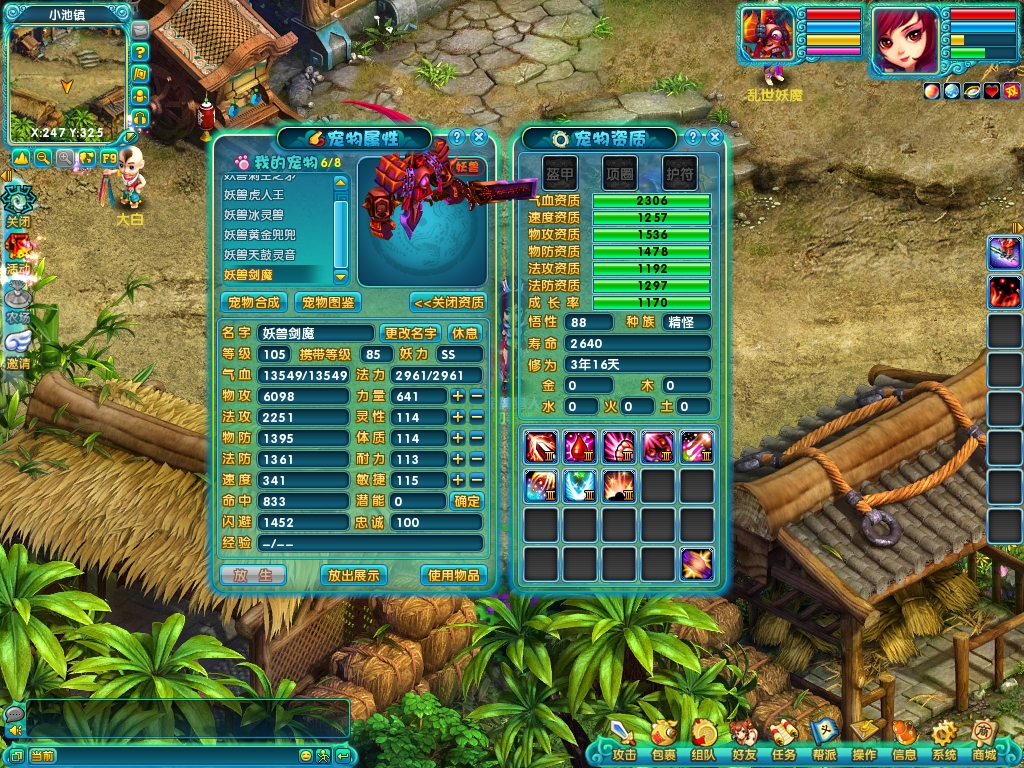Image resolution: width=1024 pixels, height=768 pixels.
Task: Choose 妖兽冰灵兽 from my pets
Action: [x=254, y=215]
